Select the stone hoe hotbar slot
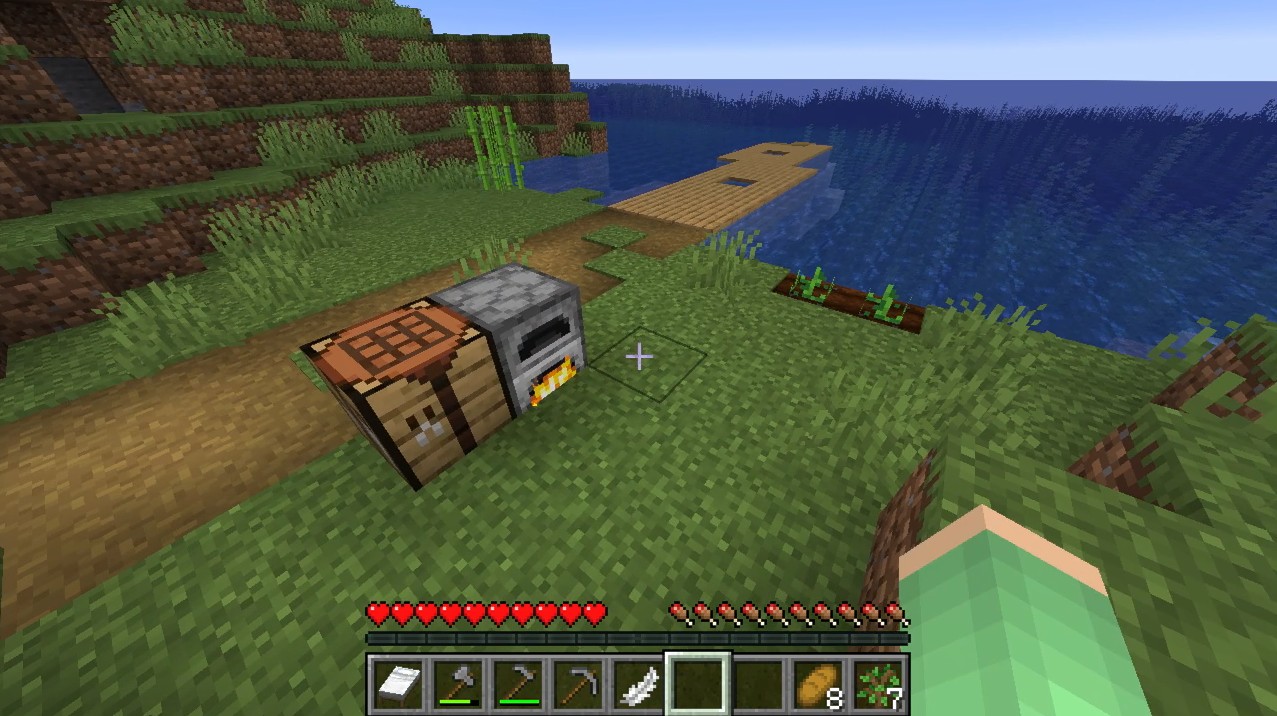1277x716 pixels. pyautogui.click(x=518, y=684)
